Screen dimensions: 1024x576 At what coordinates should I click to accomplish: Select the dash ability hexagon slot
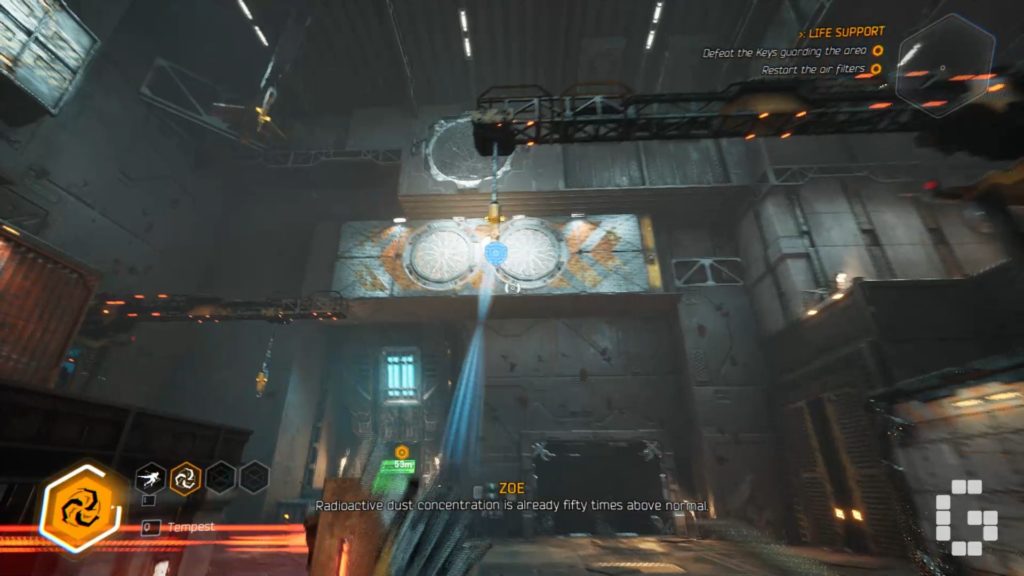click(x=151, y=477)
